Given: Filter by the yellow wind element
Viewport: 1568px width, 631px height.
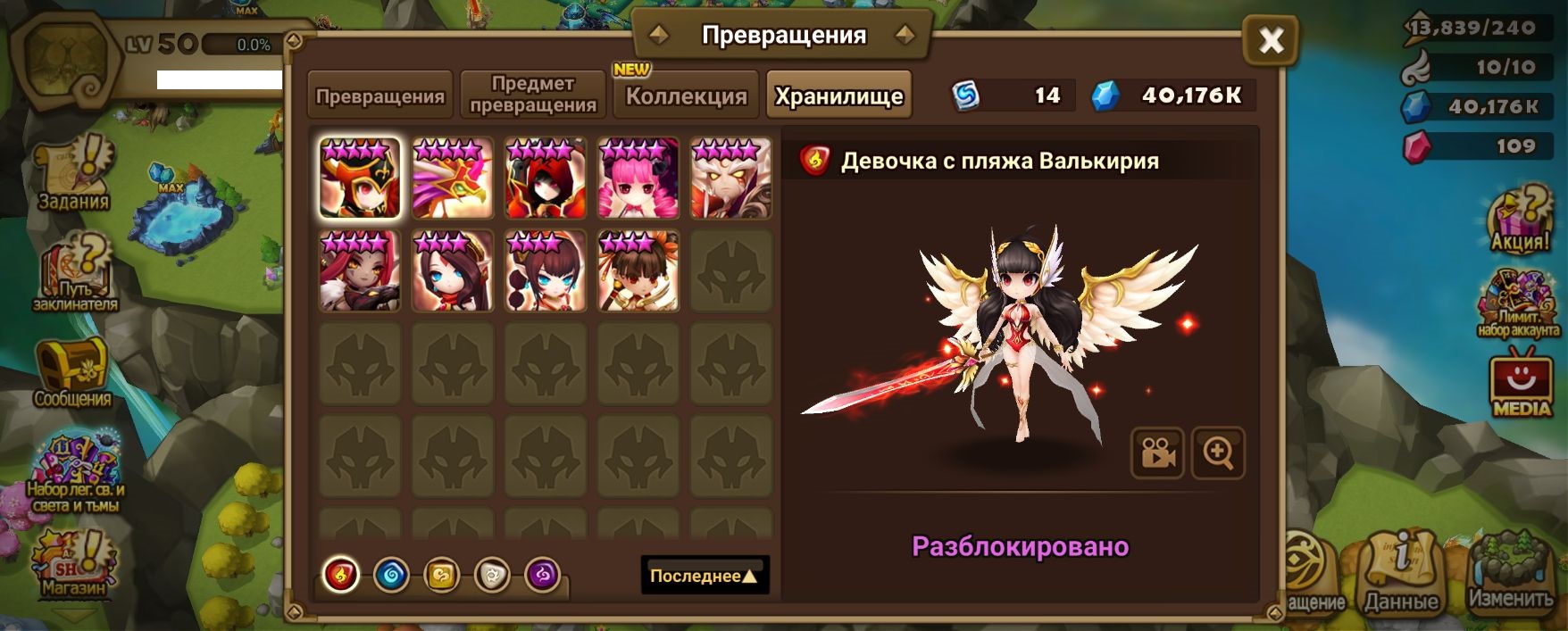Looking at the screenshot, I should (441, 576).
